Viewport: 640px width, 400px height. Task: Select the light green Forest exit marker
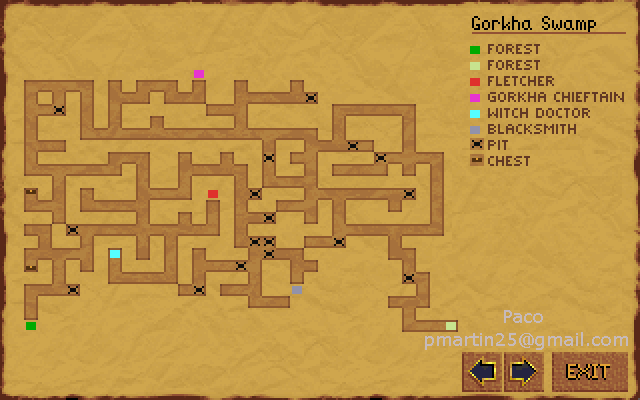pyautogui.click(x=451, y=326)
